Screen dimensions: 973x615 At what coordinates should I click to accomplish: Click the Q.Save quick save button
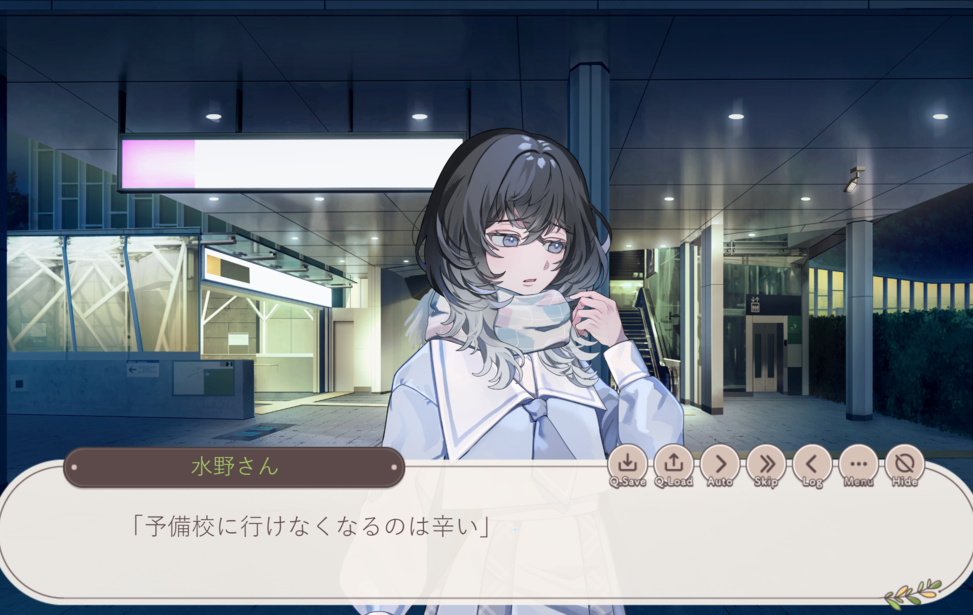[627, 464]
